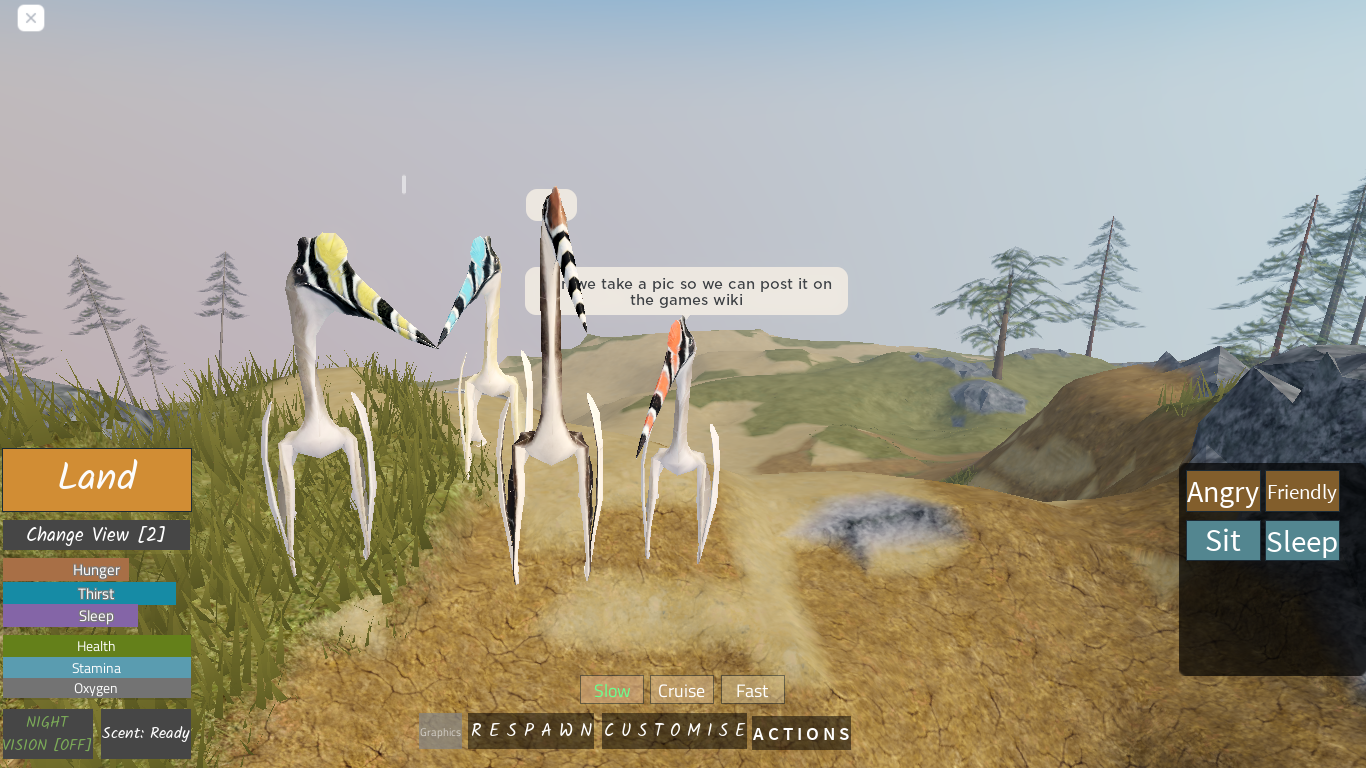Select the Land mode button
Image resolution: width=1366 pixels, height=768 pixels.
click(x=96, y=480)
